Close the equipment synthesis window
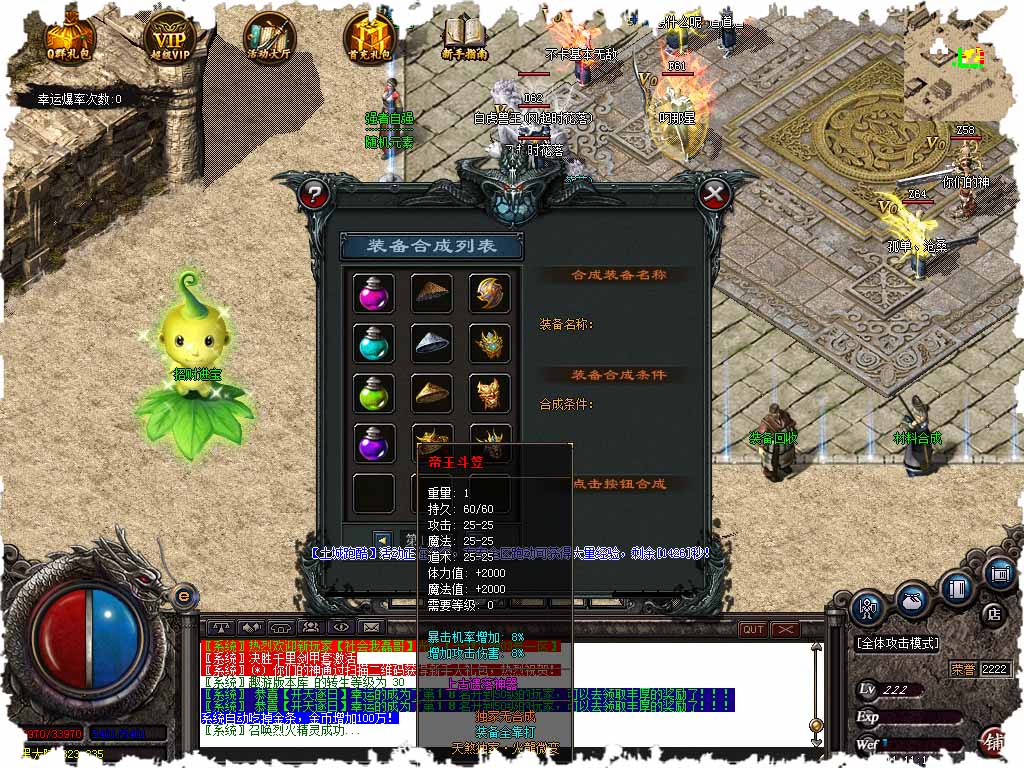1024x768 pixels. coord(713,192)
